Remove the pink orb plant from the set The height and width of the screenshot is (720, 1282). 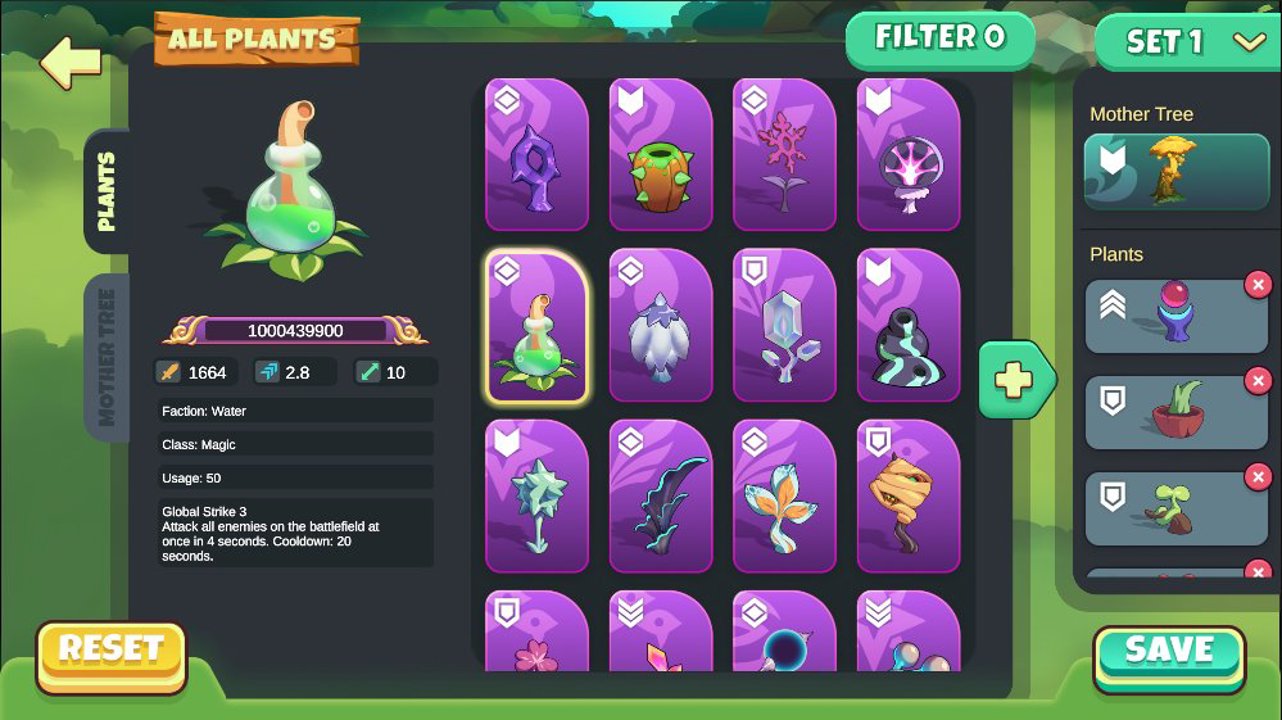[x=1257, y=284]
